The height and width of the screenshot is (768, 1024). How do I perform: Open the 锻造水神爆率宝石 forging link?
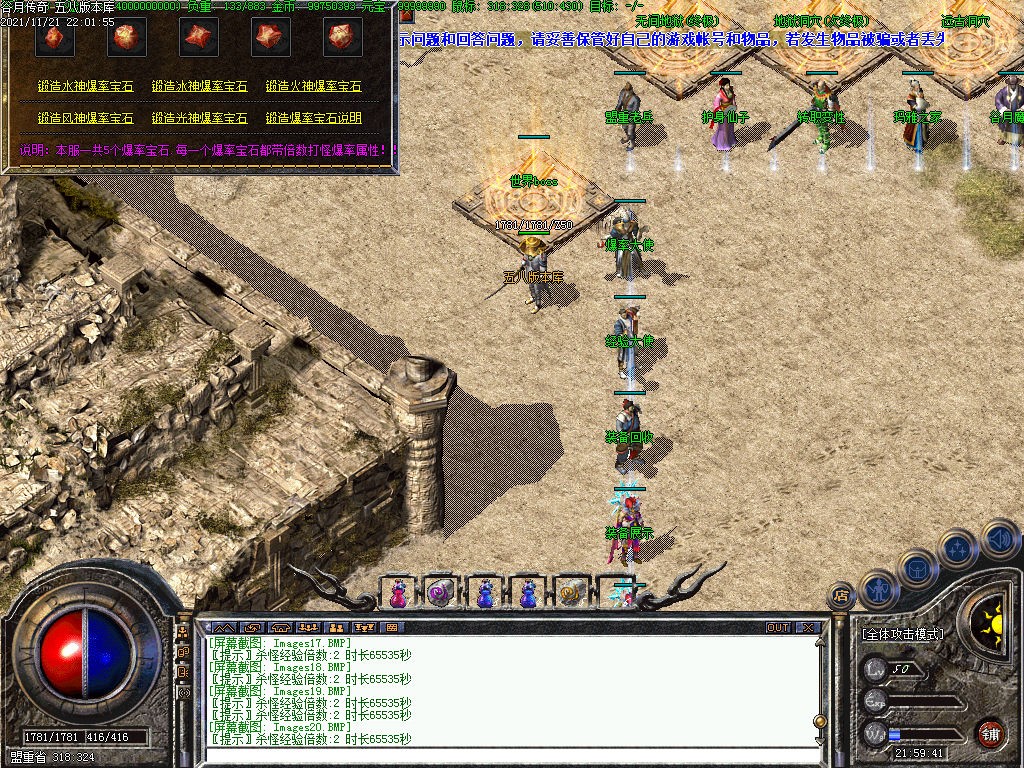pyautogui.click(x=86, y=88)
